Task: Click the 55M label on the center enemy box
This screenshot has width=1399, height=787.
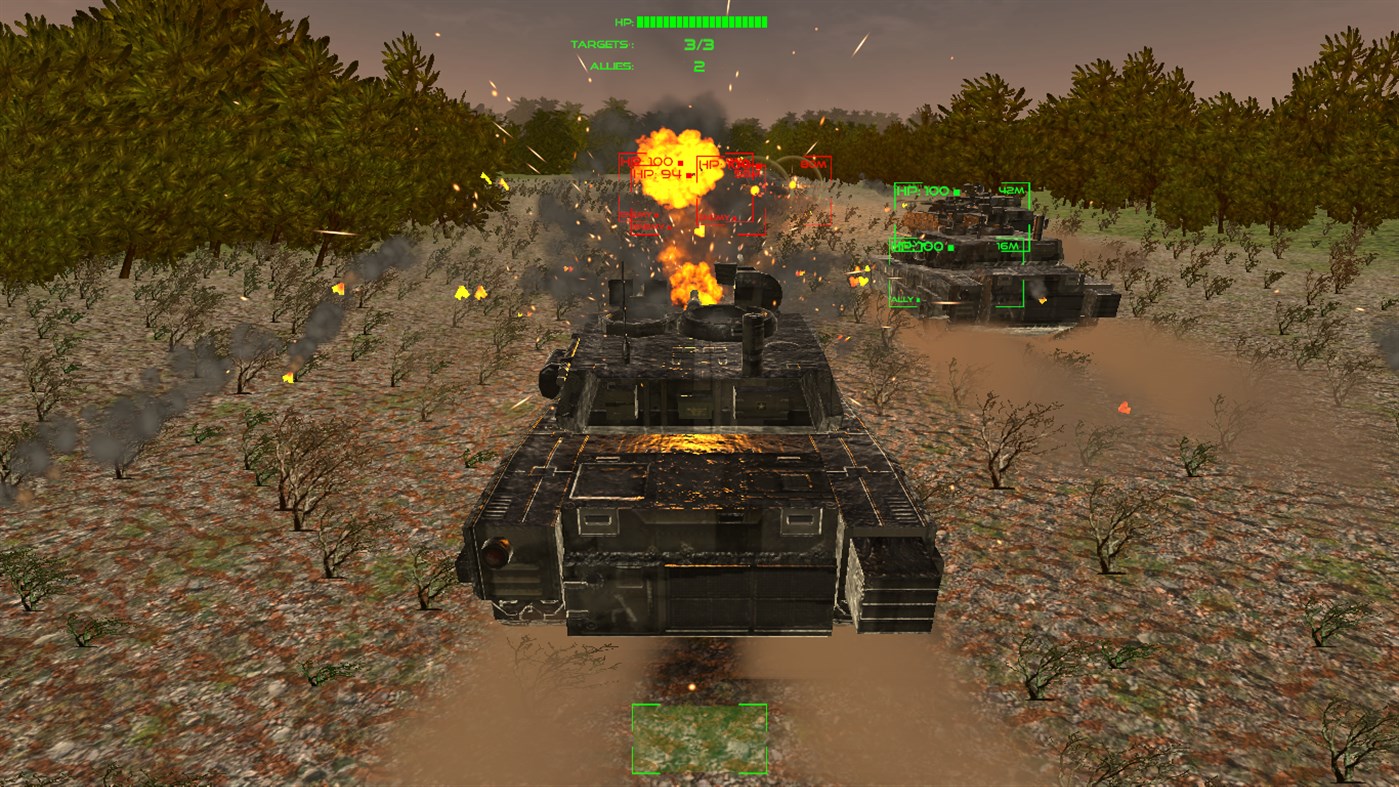Action: (x=747, y=175)
